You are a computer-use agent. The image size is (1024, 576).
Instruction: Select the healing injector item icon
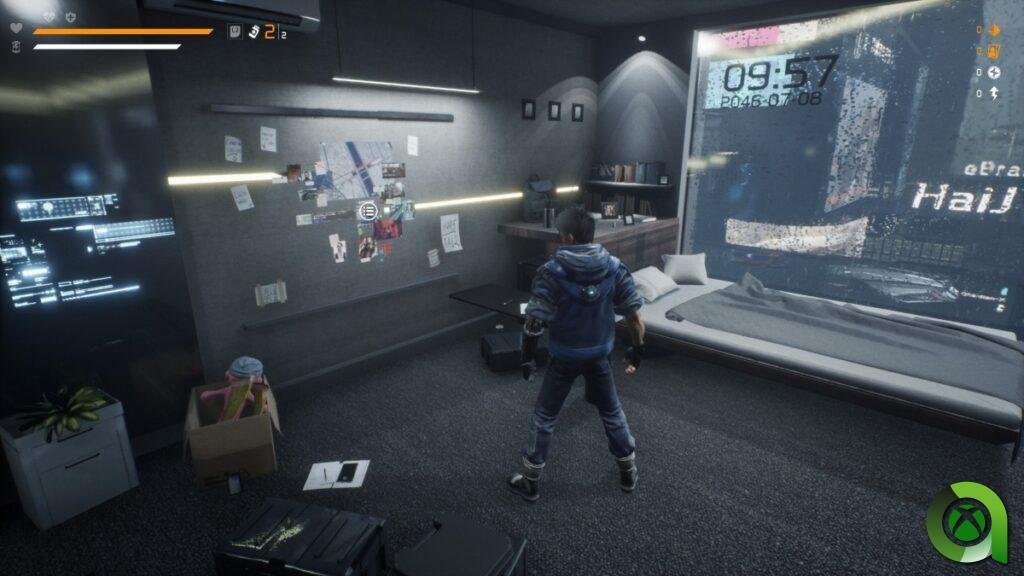[x=255, y=32]
